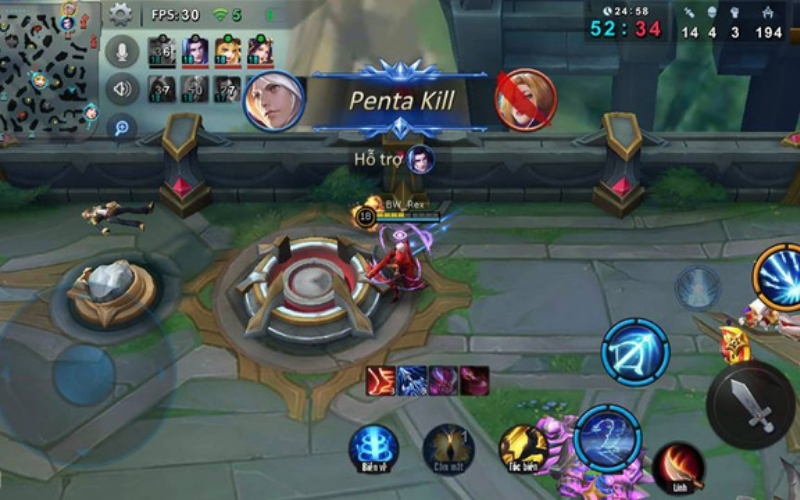The image size is (800, 500).
Task: Cast the skill above the Lính button
Action: click(x=607, y=437)
